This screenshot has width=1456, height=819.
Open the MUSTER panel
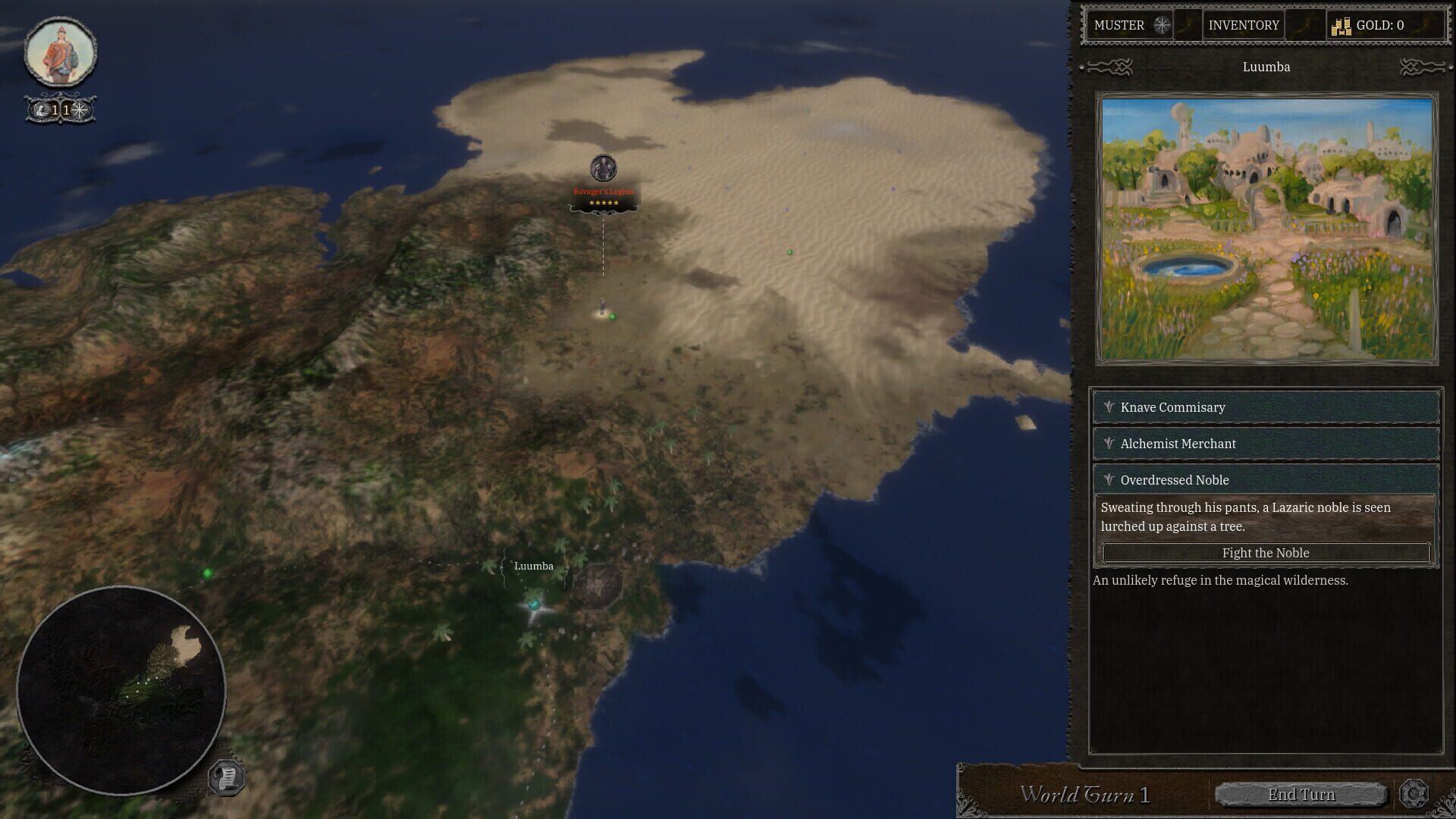pyautogui.click(x=1121, y=25)
